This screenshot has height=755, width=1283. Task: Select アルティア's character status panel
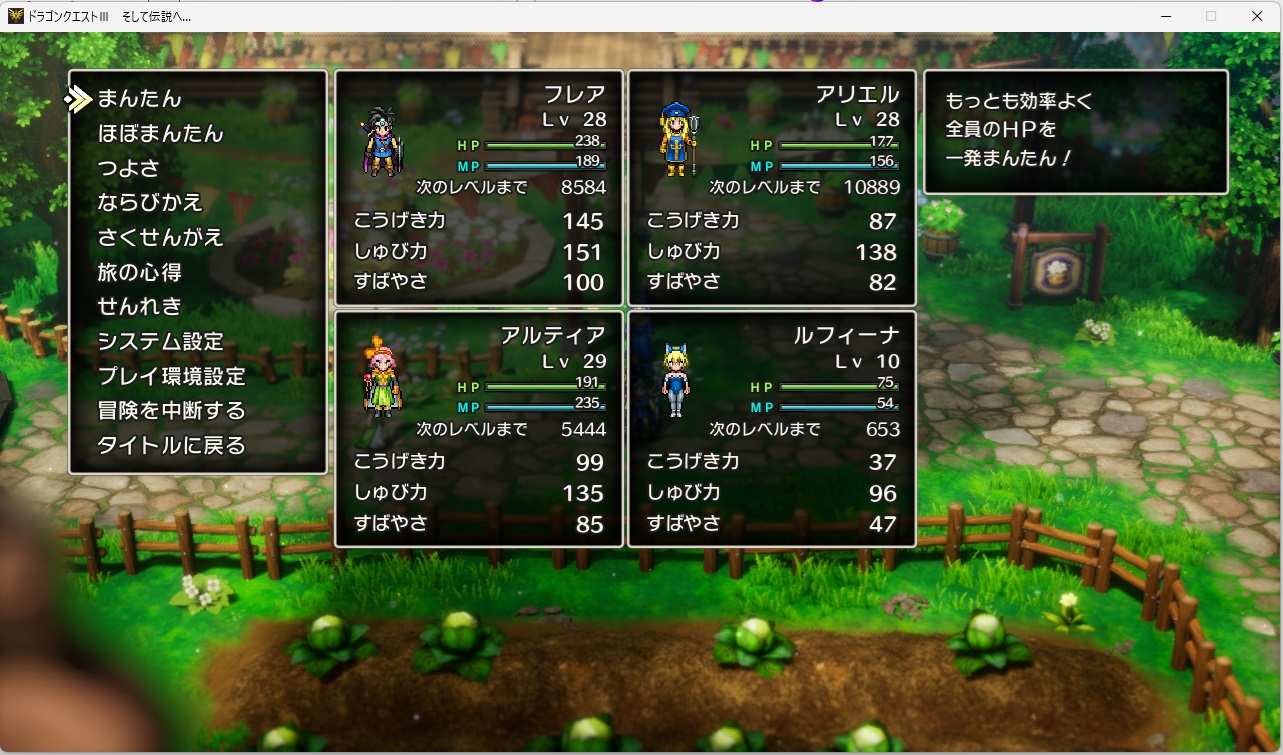click(x=479, y=429)
